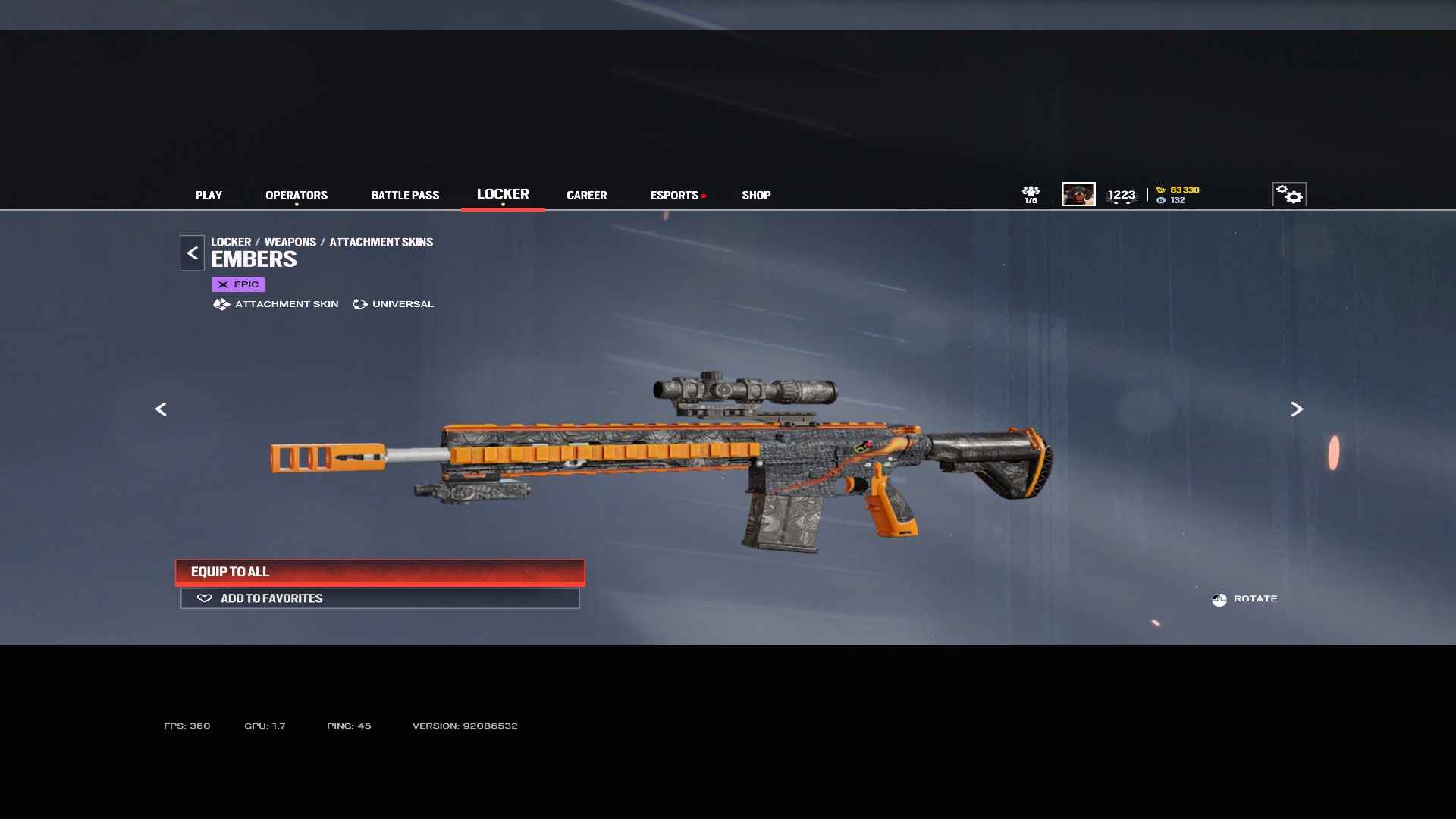Open the squad party icon

click(1031, 195)
